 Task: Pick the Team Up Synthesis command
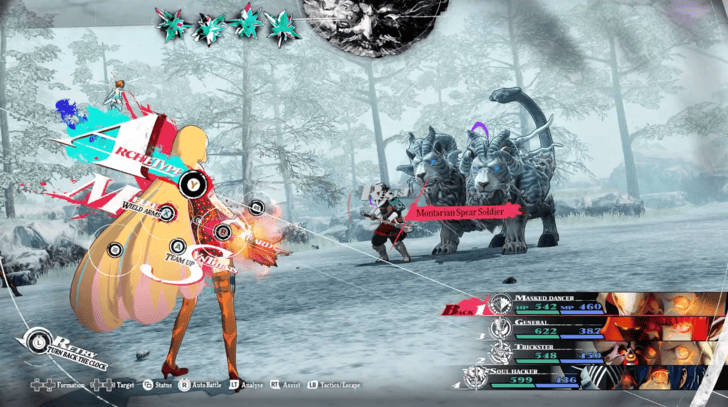177,246
